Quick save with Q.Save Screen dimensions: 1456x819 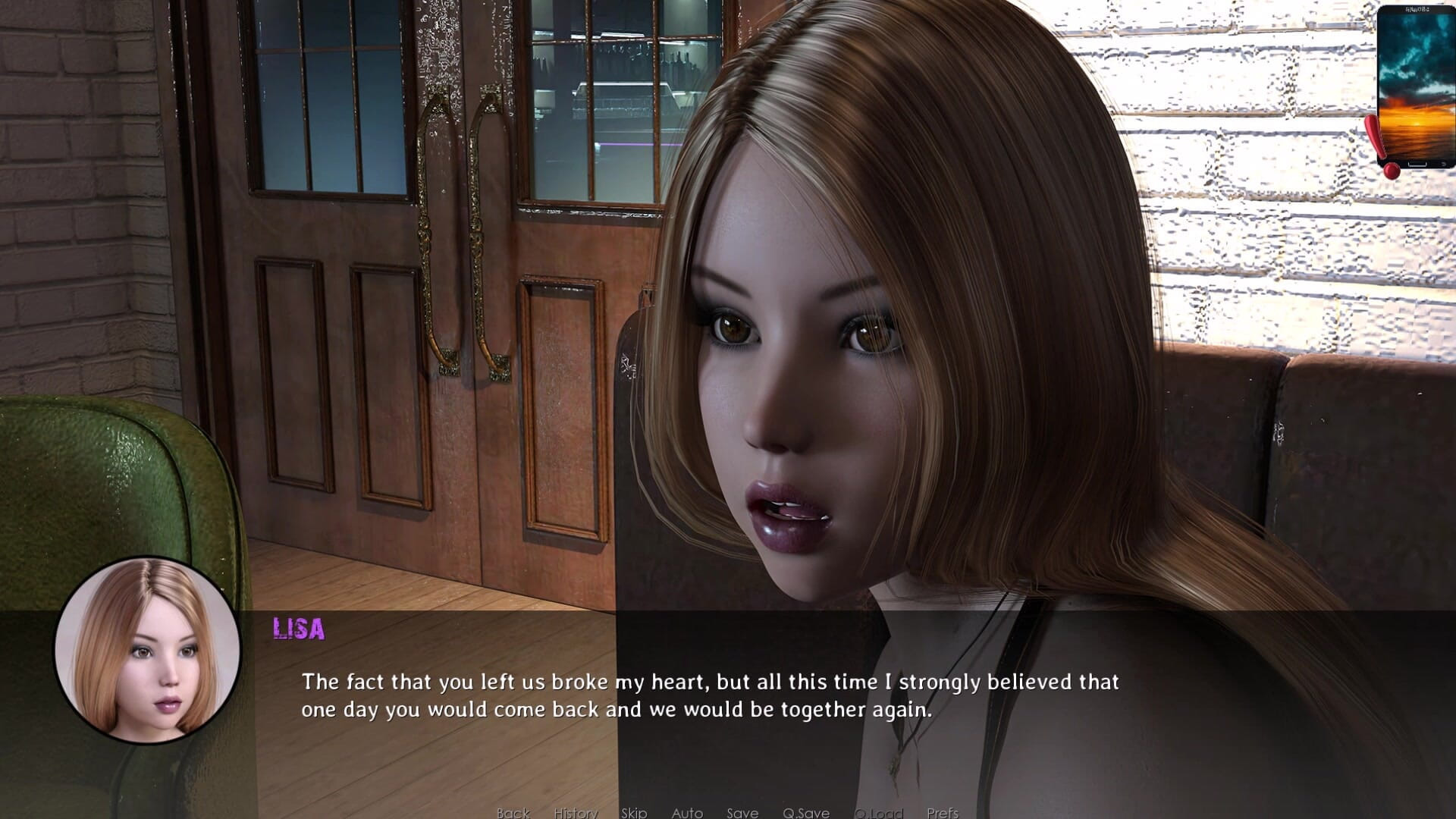point(806,812)
